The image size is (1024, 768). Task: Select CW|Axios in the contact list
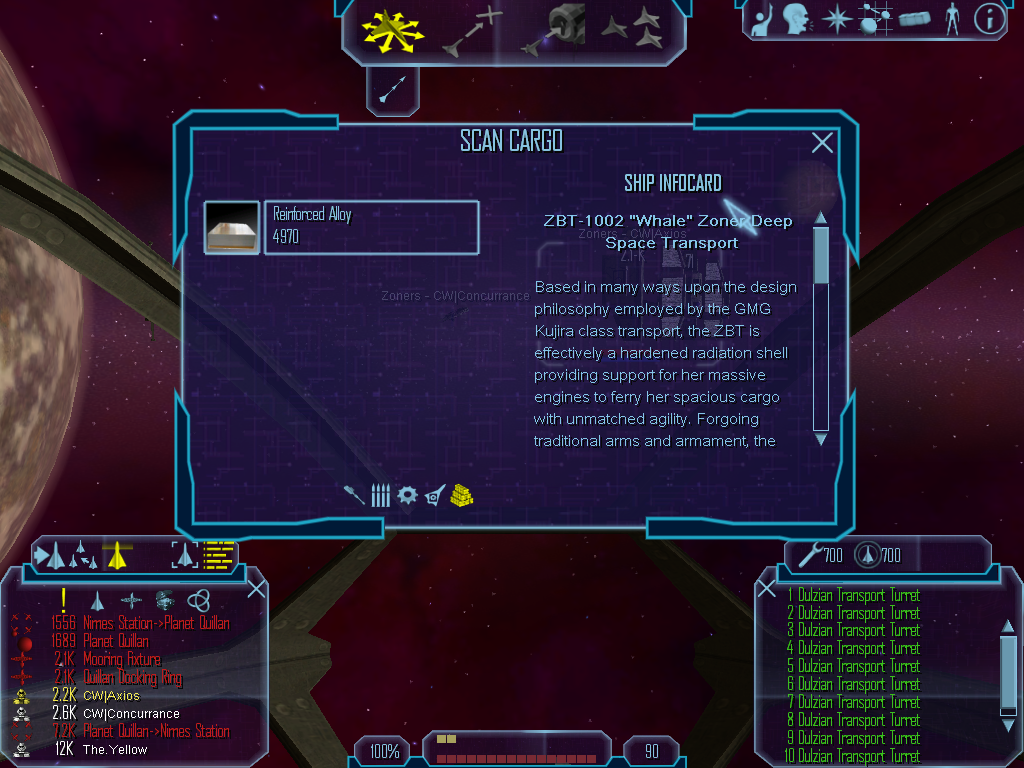pyautogui.click(x=111, y=696)
